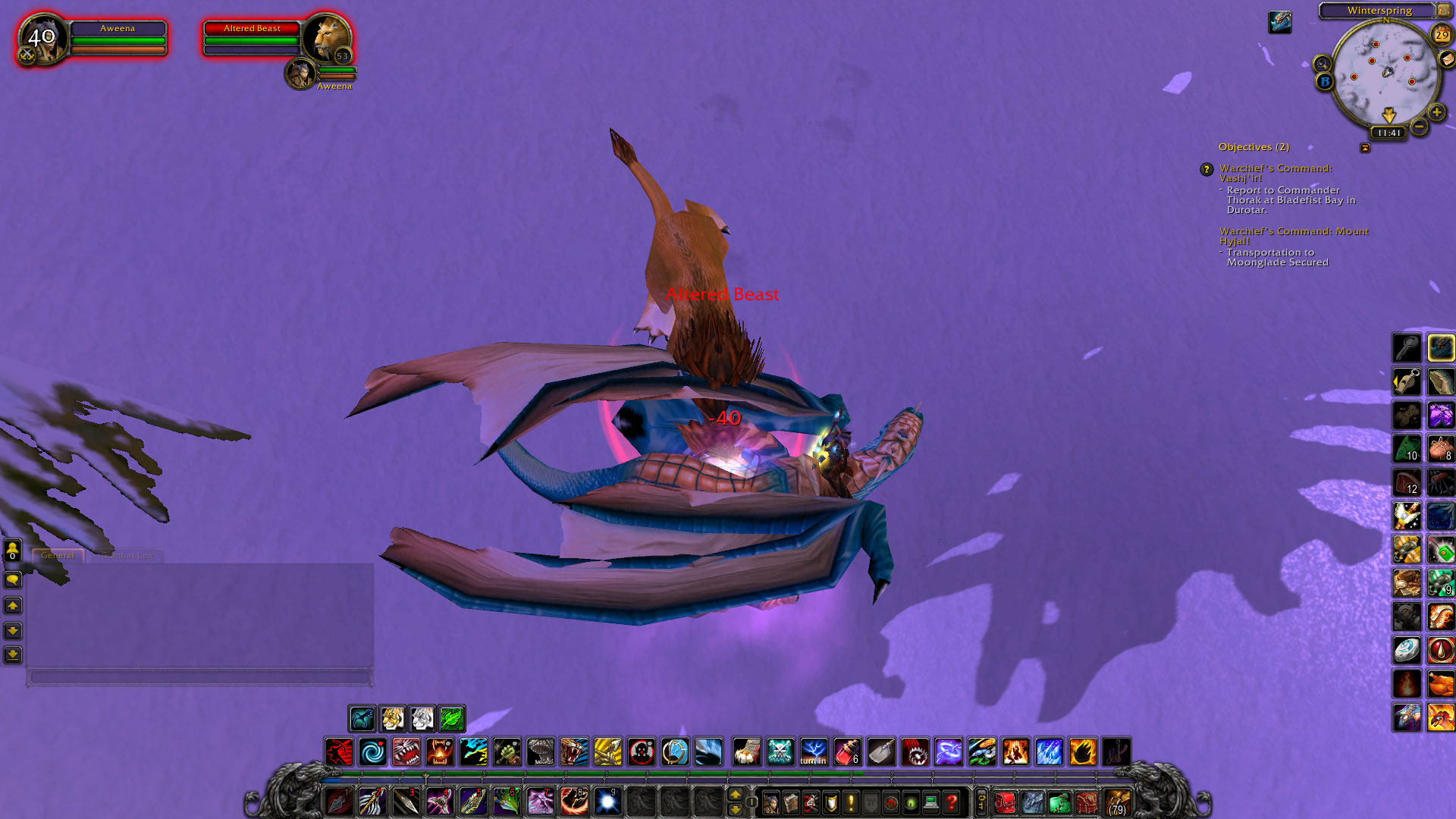This screenshot has width=1456, height=819.
Task: Summon mount with purple horse icon
Action: [x=1439, y=413]
